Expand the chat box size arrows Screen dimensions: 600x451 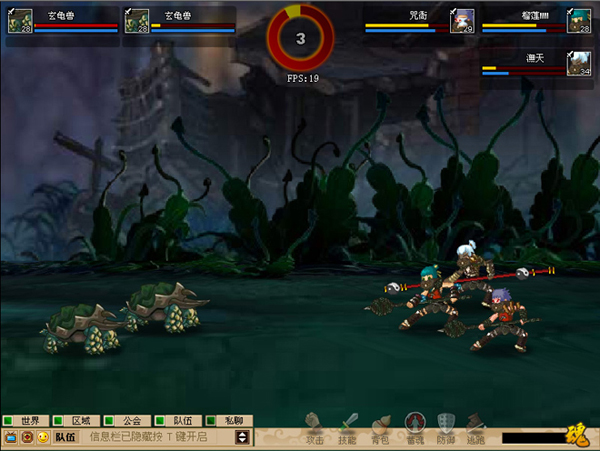[241, 437]
